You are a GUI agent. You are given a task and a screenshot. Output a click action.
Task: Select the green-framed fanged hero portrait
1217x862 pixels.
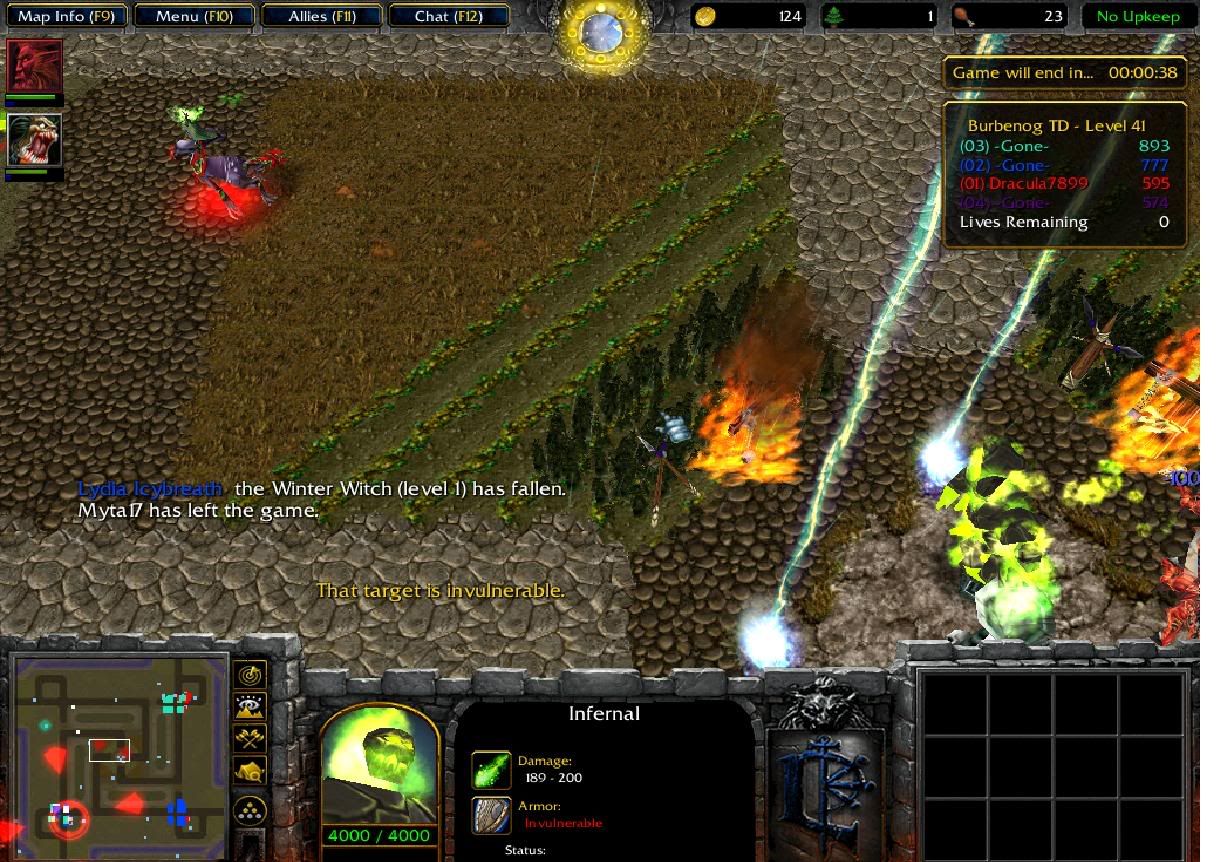pyautogui.click(x=35, y=140)
